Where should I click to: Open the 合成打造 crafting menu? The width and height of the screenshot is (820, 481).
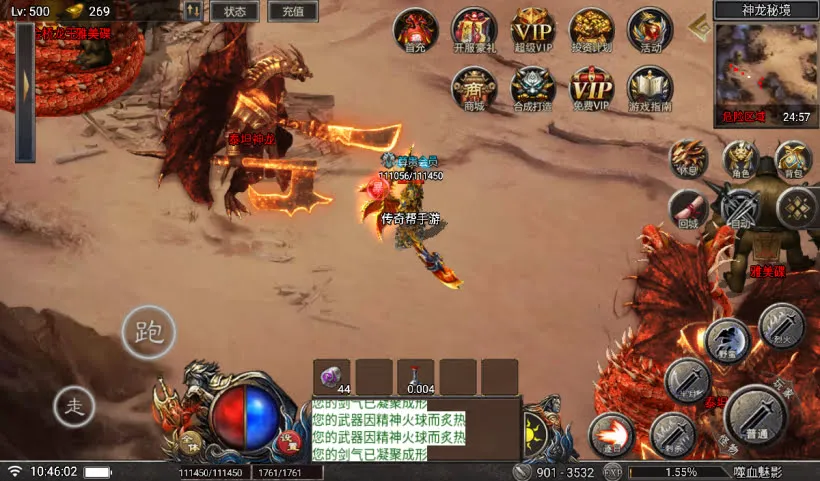coord(533,89)
